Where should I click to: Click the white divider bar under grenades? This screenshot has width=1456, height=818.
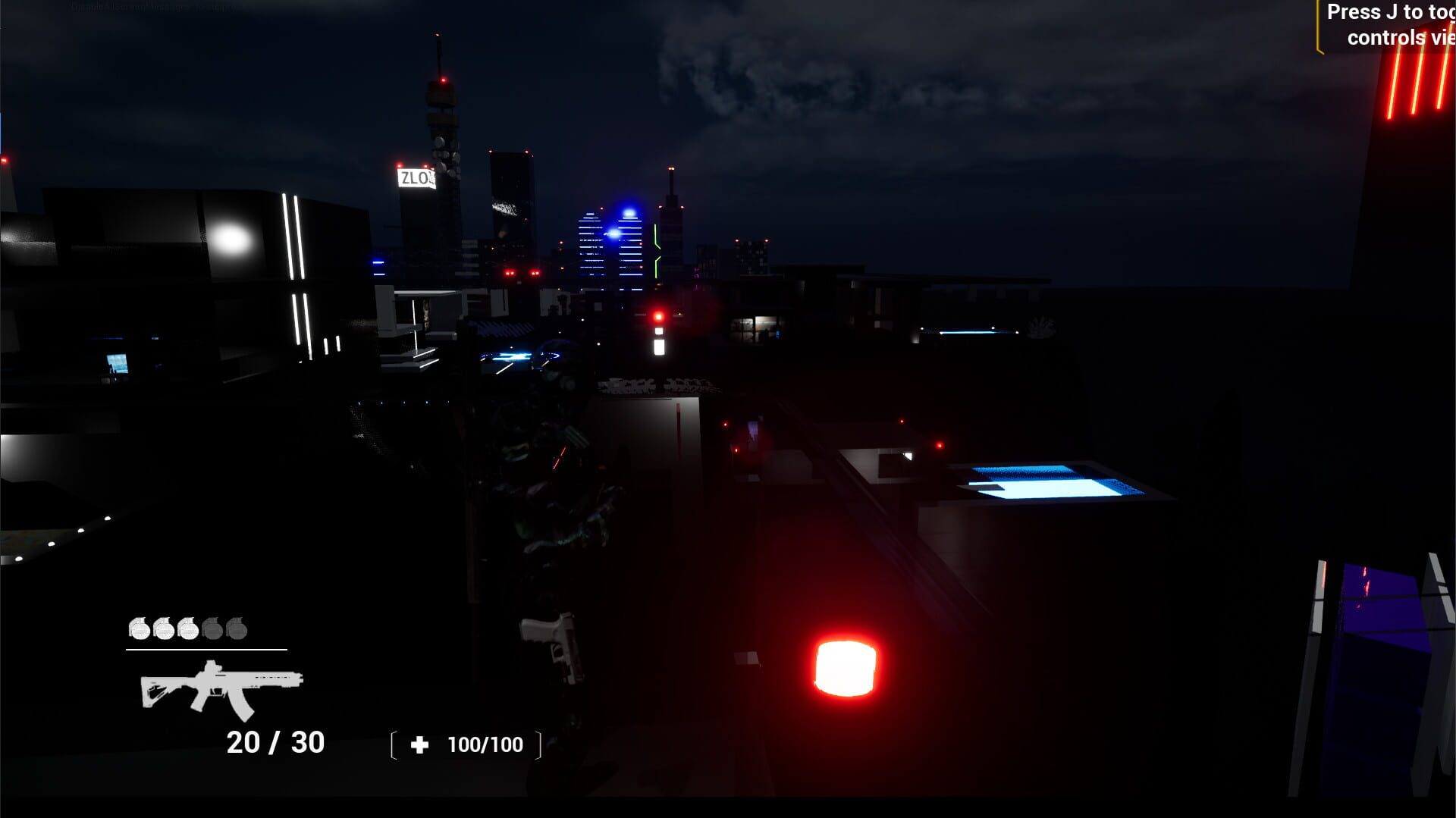coord(205,650)
